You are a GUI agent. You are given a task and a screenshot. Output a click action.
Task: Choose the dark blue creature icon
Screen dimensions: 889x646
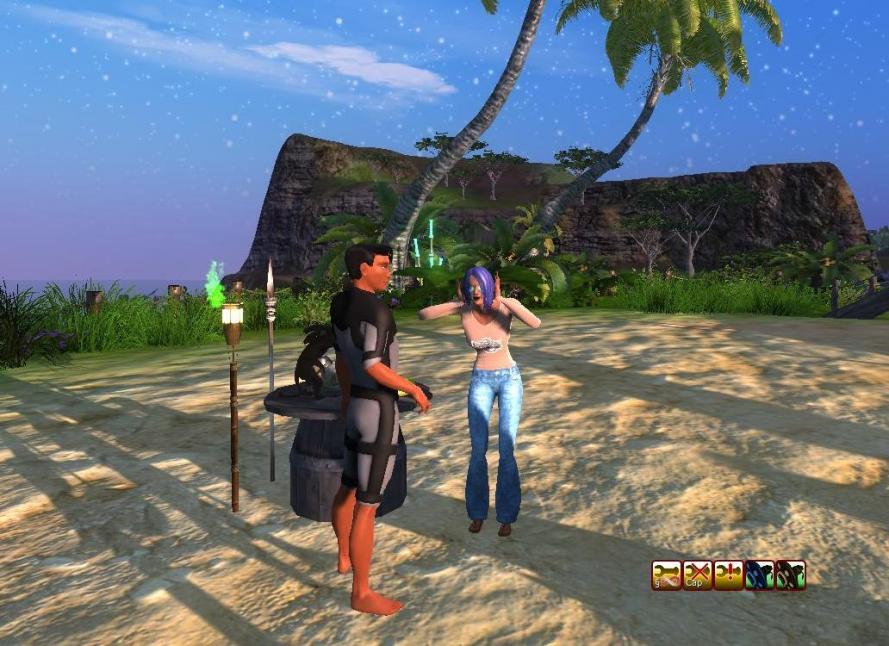(x=759, y=575)
